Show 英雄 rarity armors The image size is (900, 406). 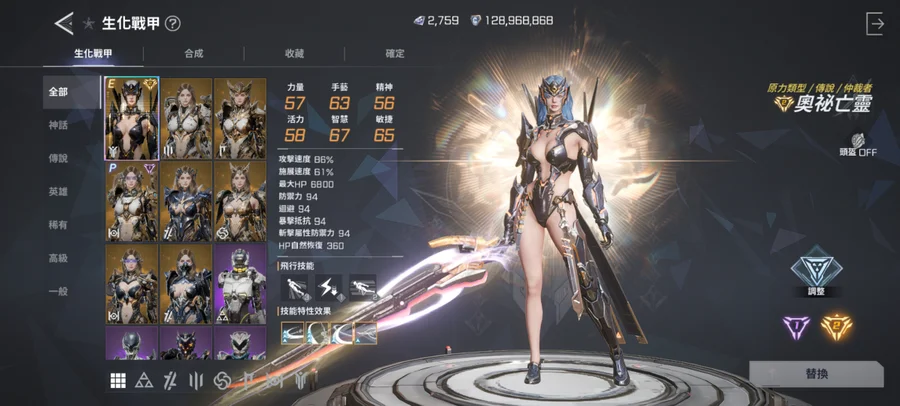(59, 192)
